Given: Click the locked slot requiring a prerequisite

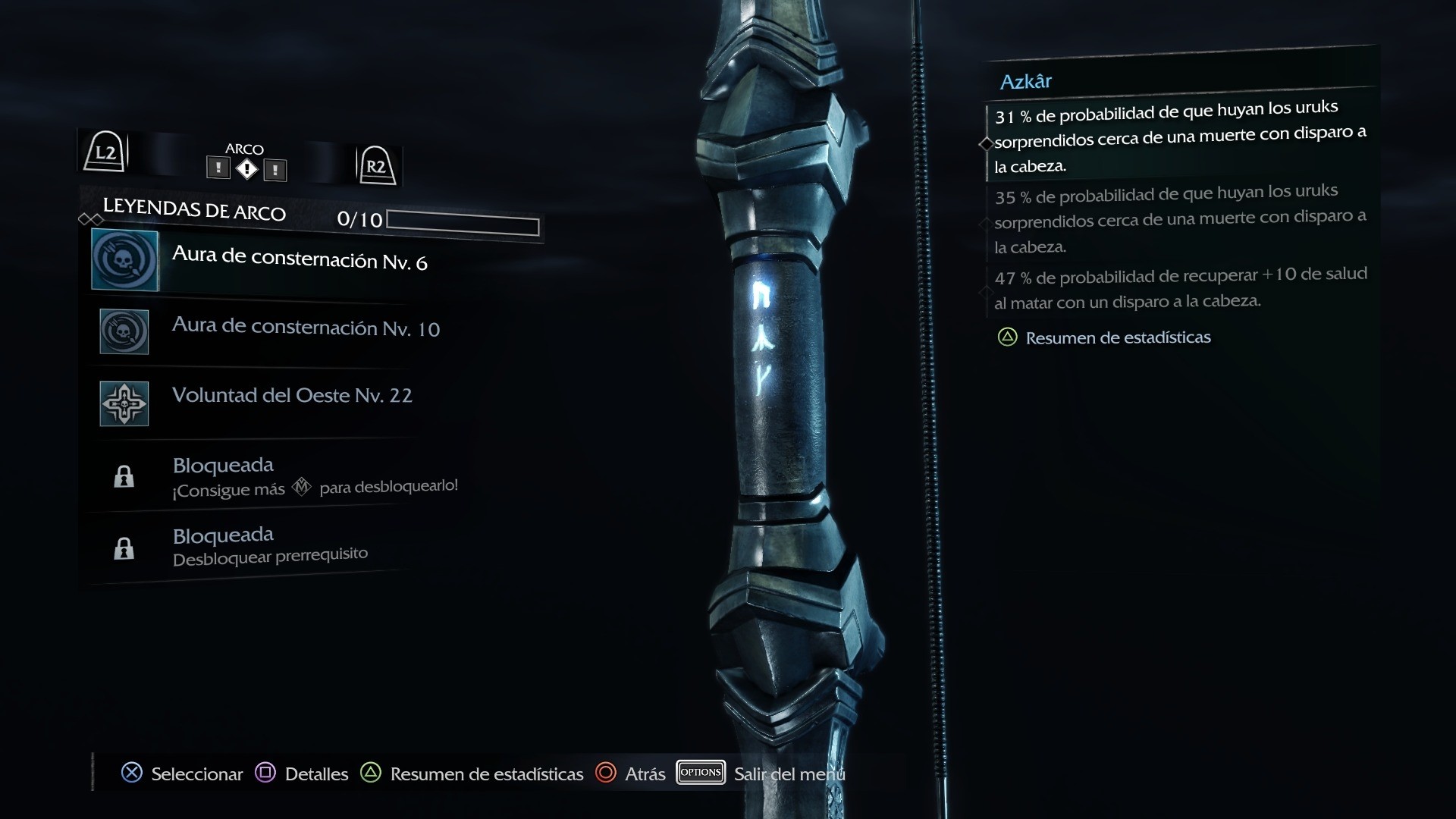Looking at the screenshot, I should click(270, 546).
